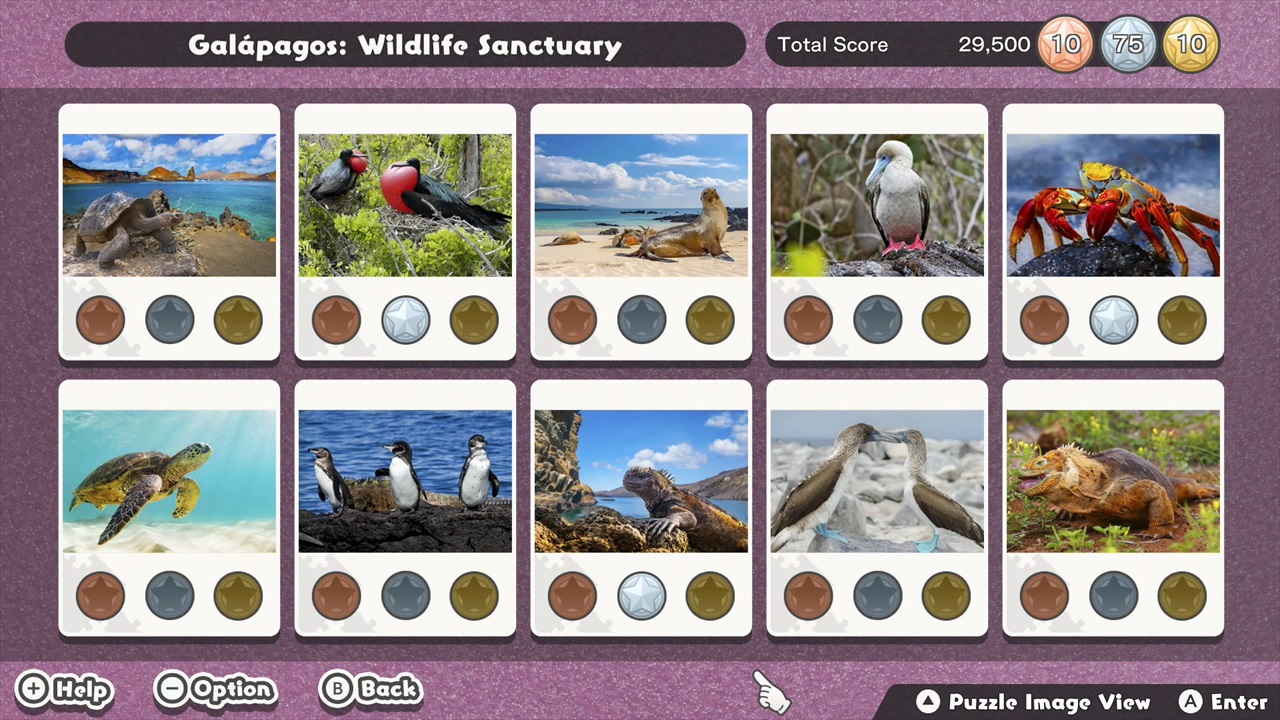Select the bronze medal under the tortoise puzzle
The image size is (1280, 720).
100,319
